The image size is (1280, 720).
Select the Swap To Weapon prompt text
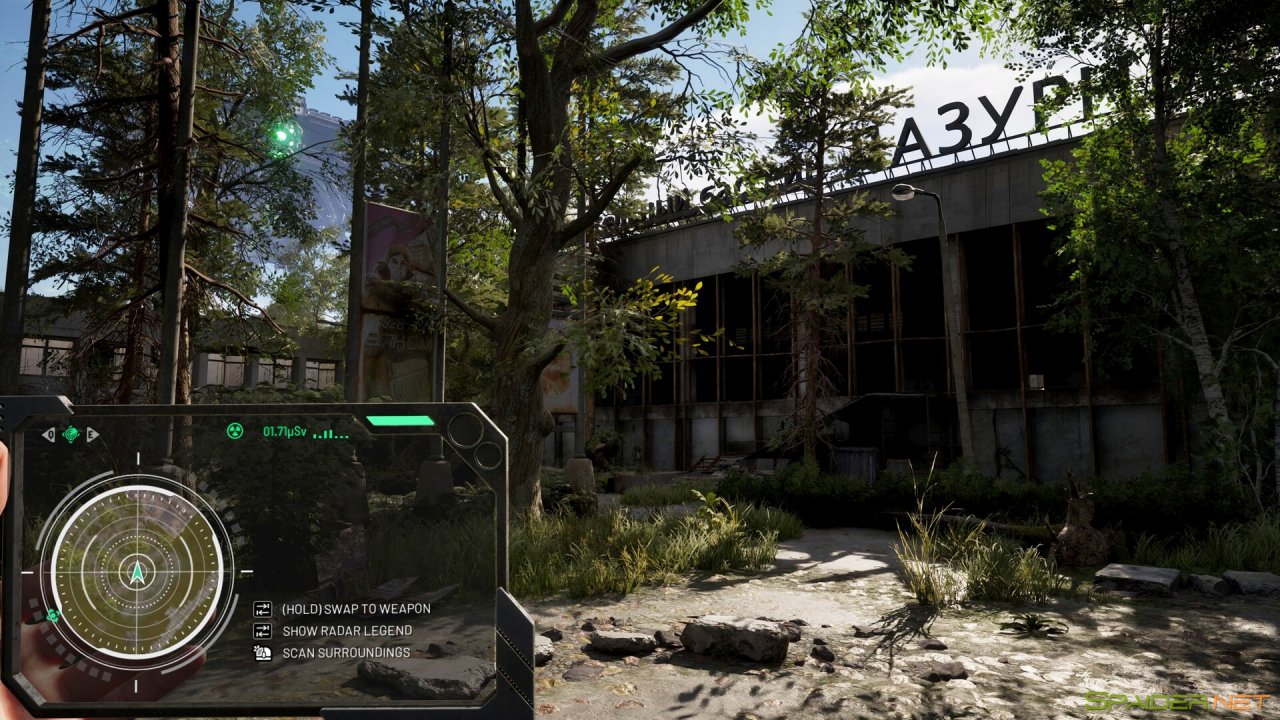coord(353,608)
